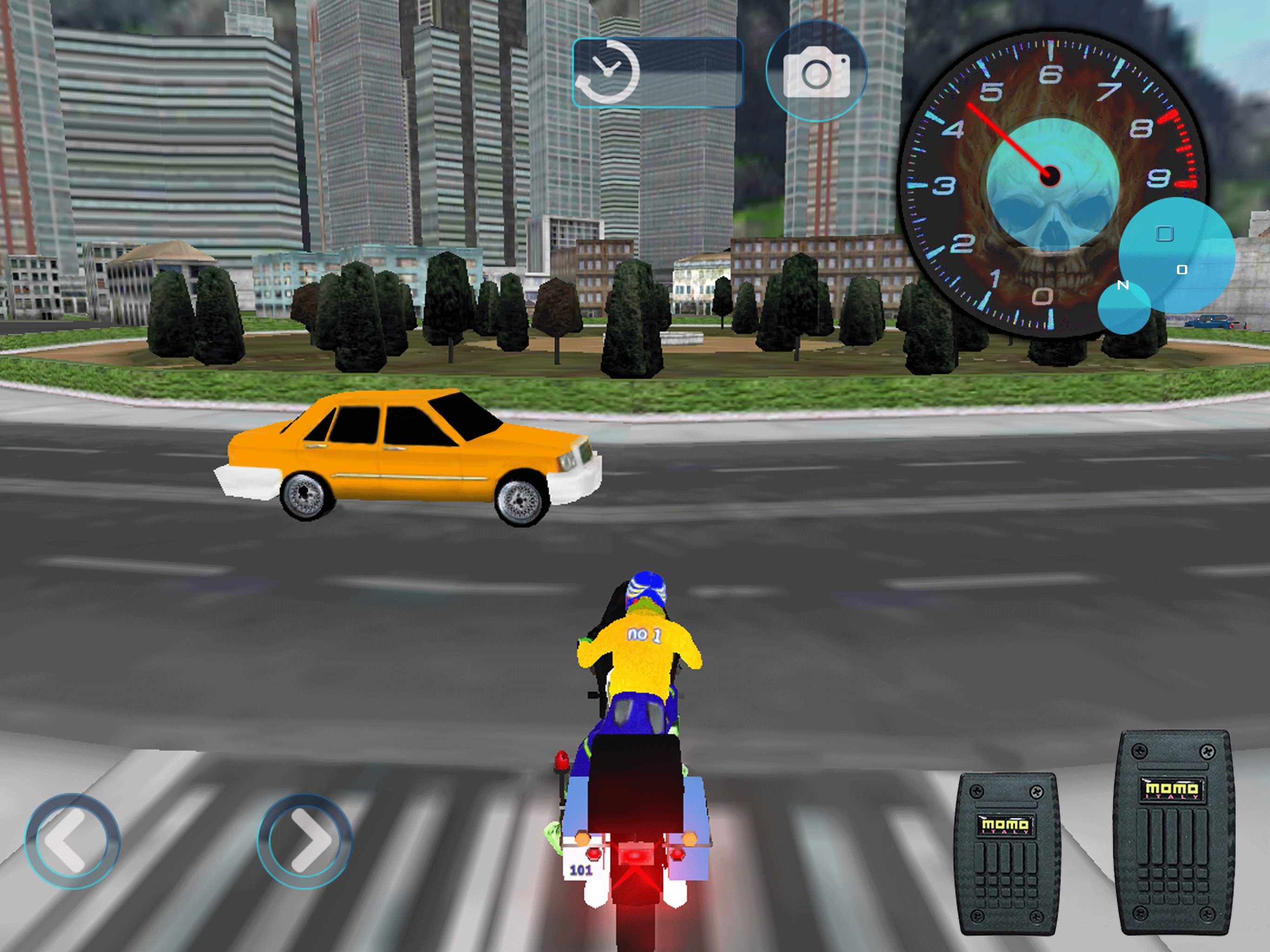Expand the speedometer gauge display
The image size is (1270, 952).
click(1051, 184)
